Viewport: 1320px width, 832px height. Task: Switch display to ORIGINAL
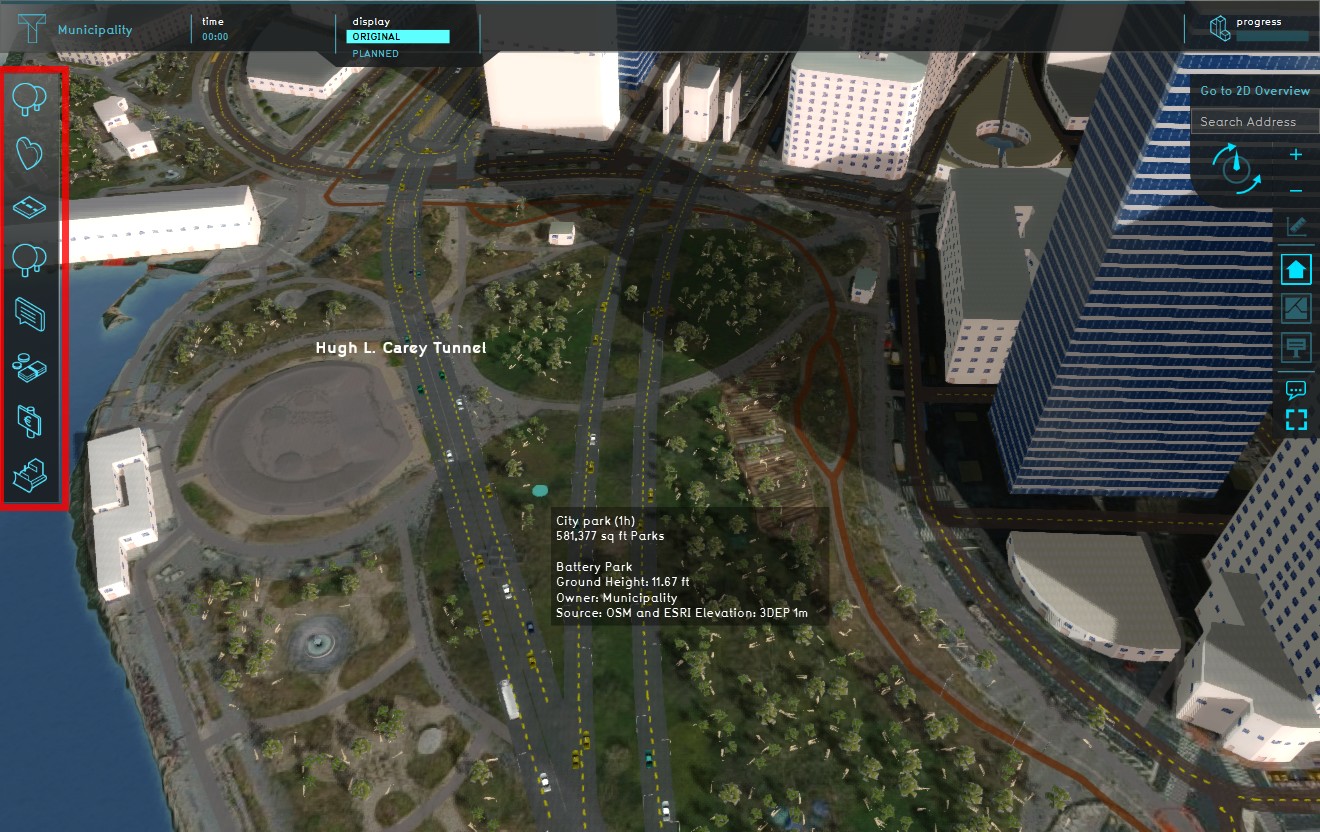tap(397, 37)
